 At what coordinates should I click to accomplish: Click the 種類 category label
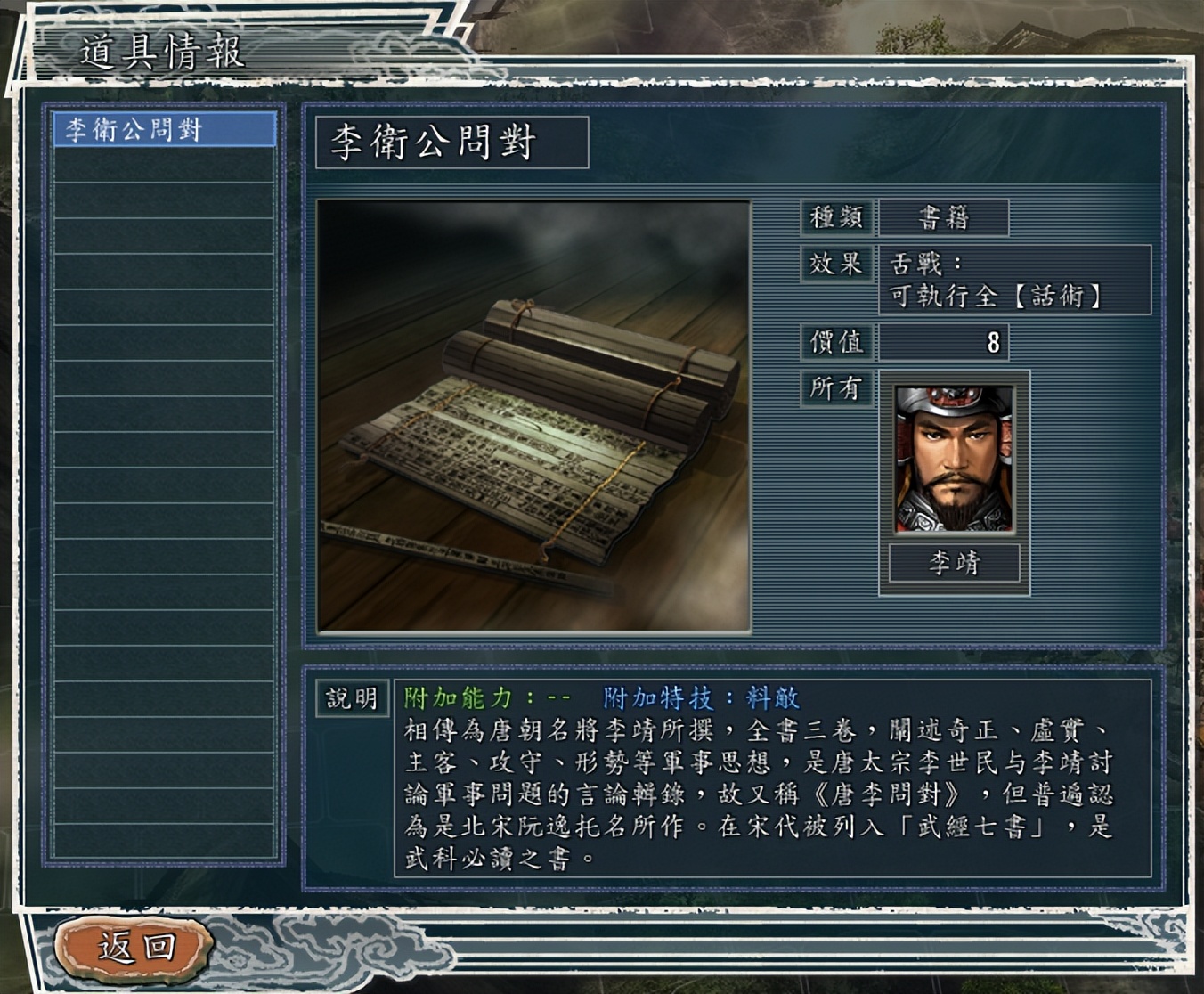[835, 217]
